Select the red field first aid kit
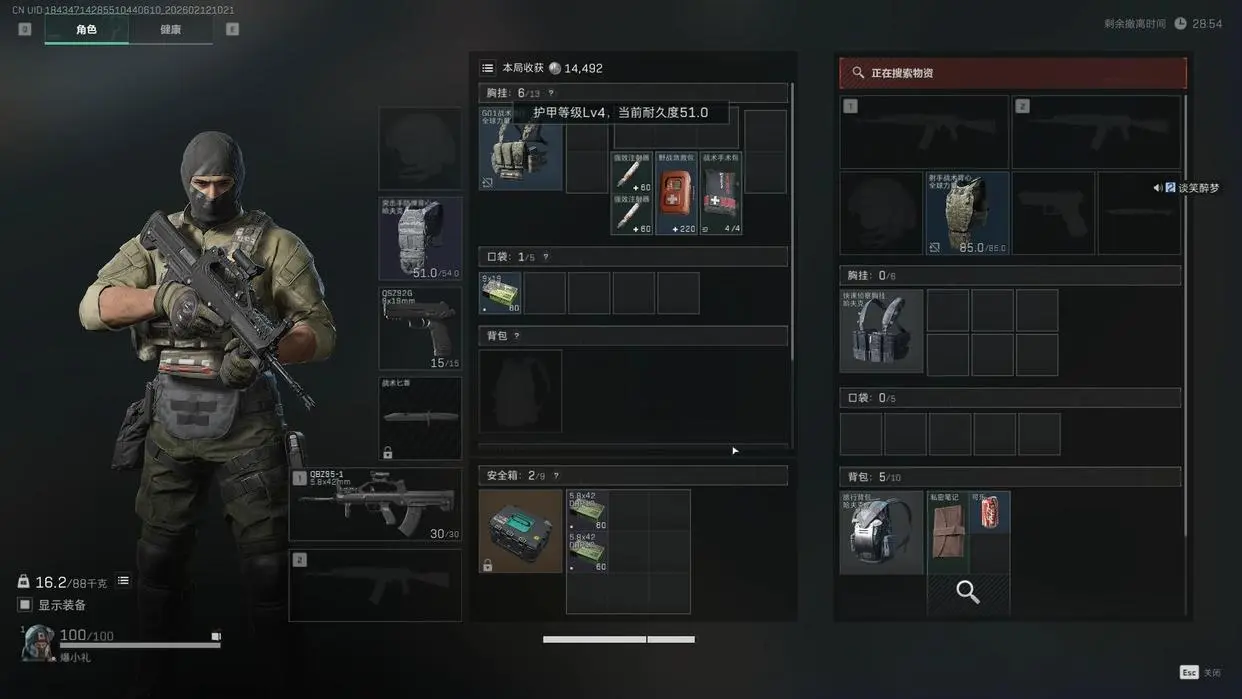1242x699 pixels. (x=677, y=193)
